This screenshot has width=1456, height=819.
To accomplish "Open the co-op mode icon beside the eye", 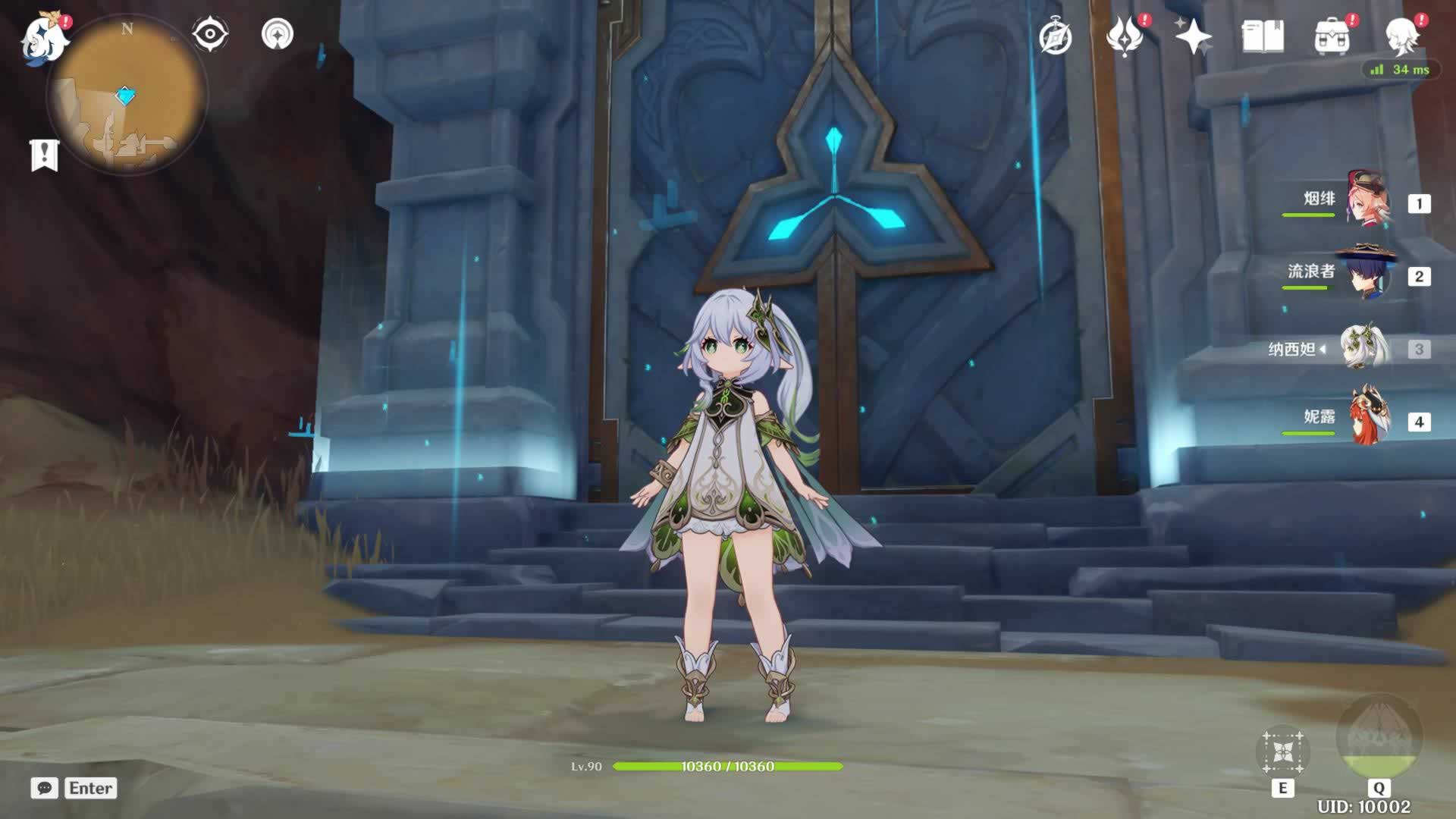I will [x=278, y=35].
